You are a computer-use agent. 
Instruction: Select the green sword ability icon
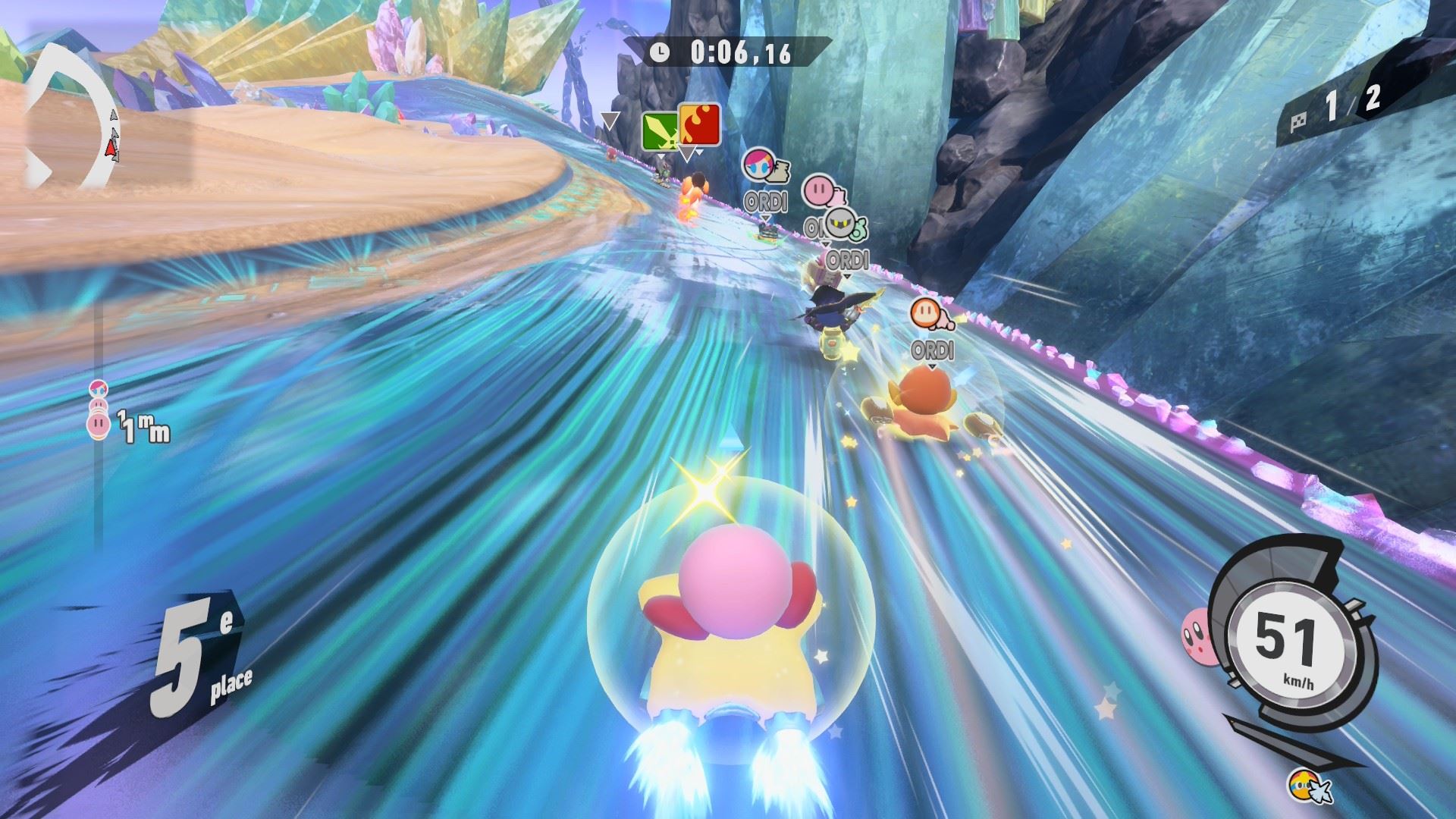tap(659, 130)
